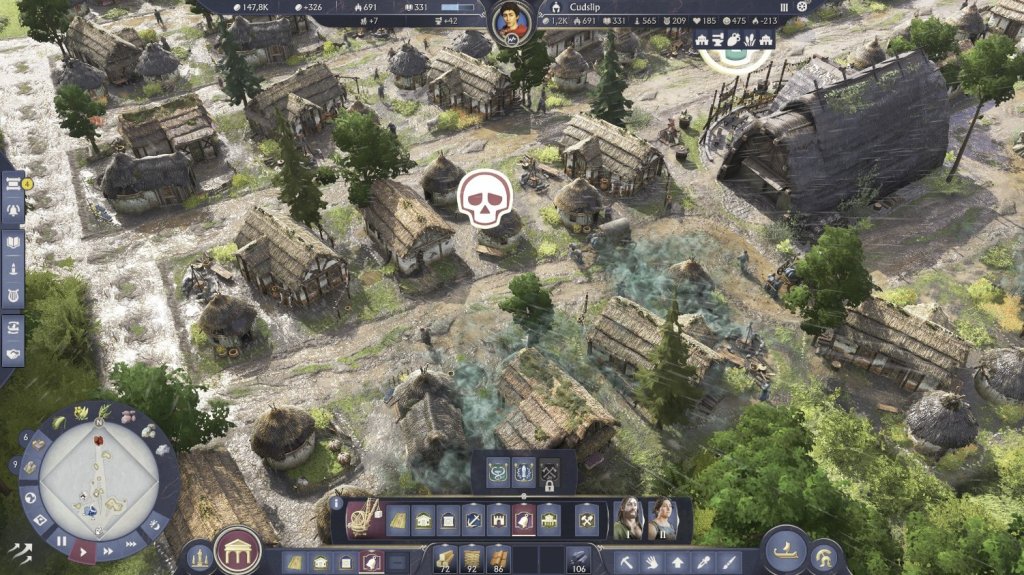The image size is (1024, 575).
Task: Pause the game speed
Action: coord(61,541)
